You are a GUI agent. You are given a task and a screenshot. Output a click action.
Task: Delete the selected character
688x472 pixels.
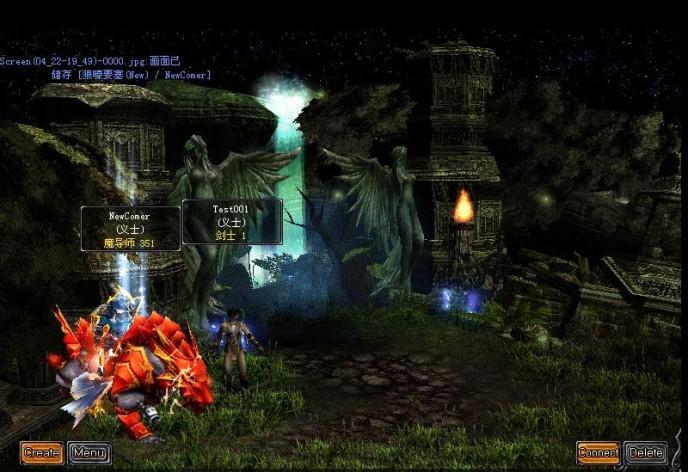[645, 453]
